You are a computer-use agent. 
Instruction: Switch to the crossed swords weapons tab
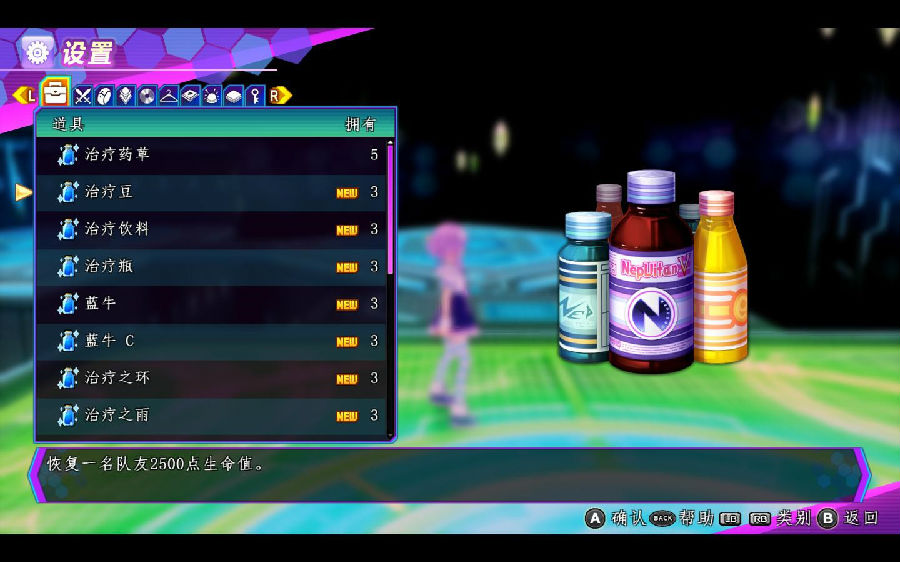point(83,96)
